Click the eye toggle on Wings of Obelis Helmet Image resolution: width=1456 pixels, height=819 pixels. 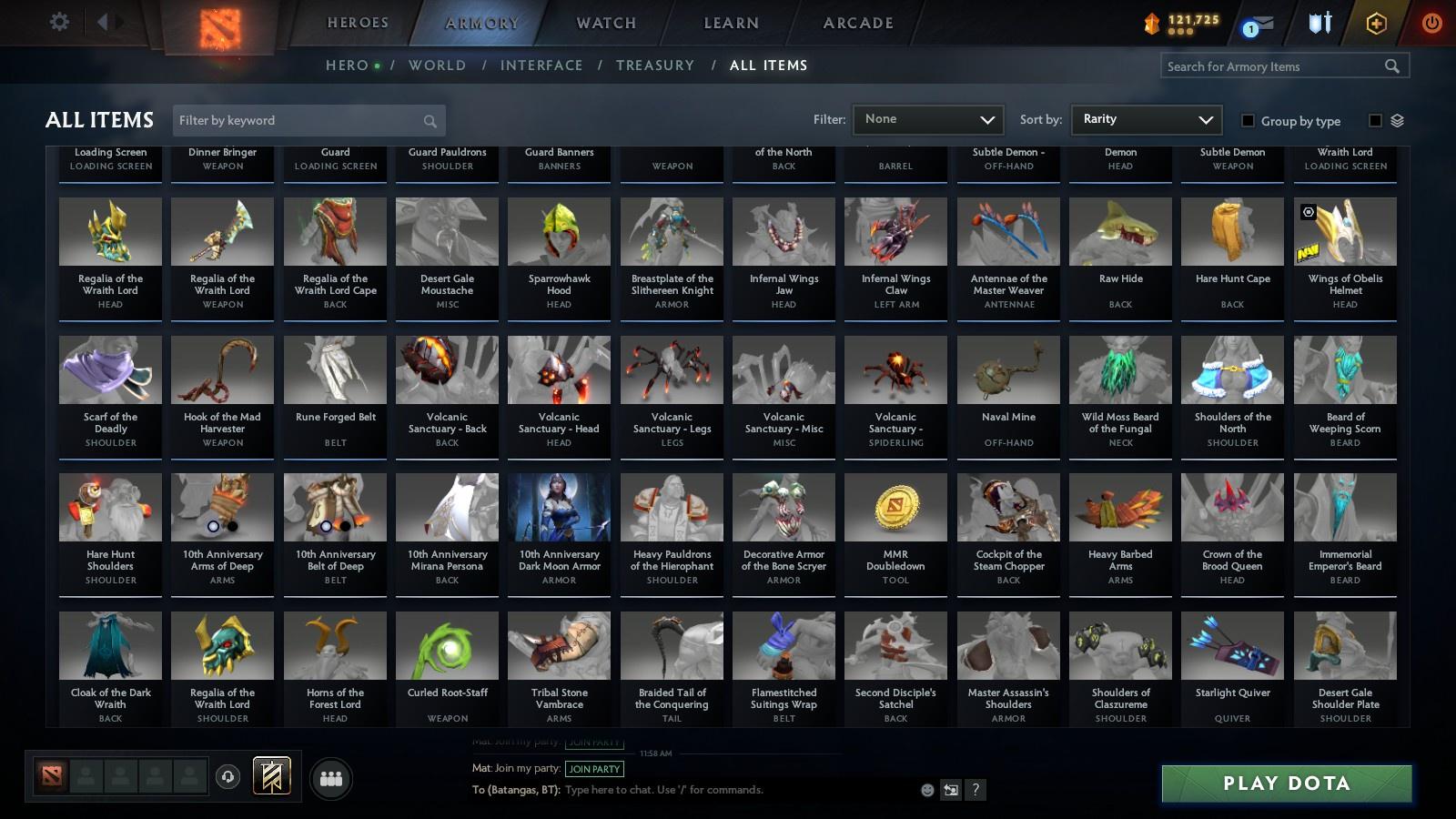[1309, 212]
